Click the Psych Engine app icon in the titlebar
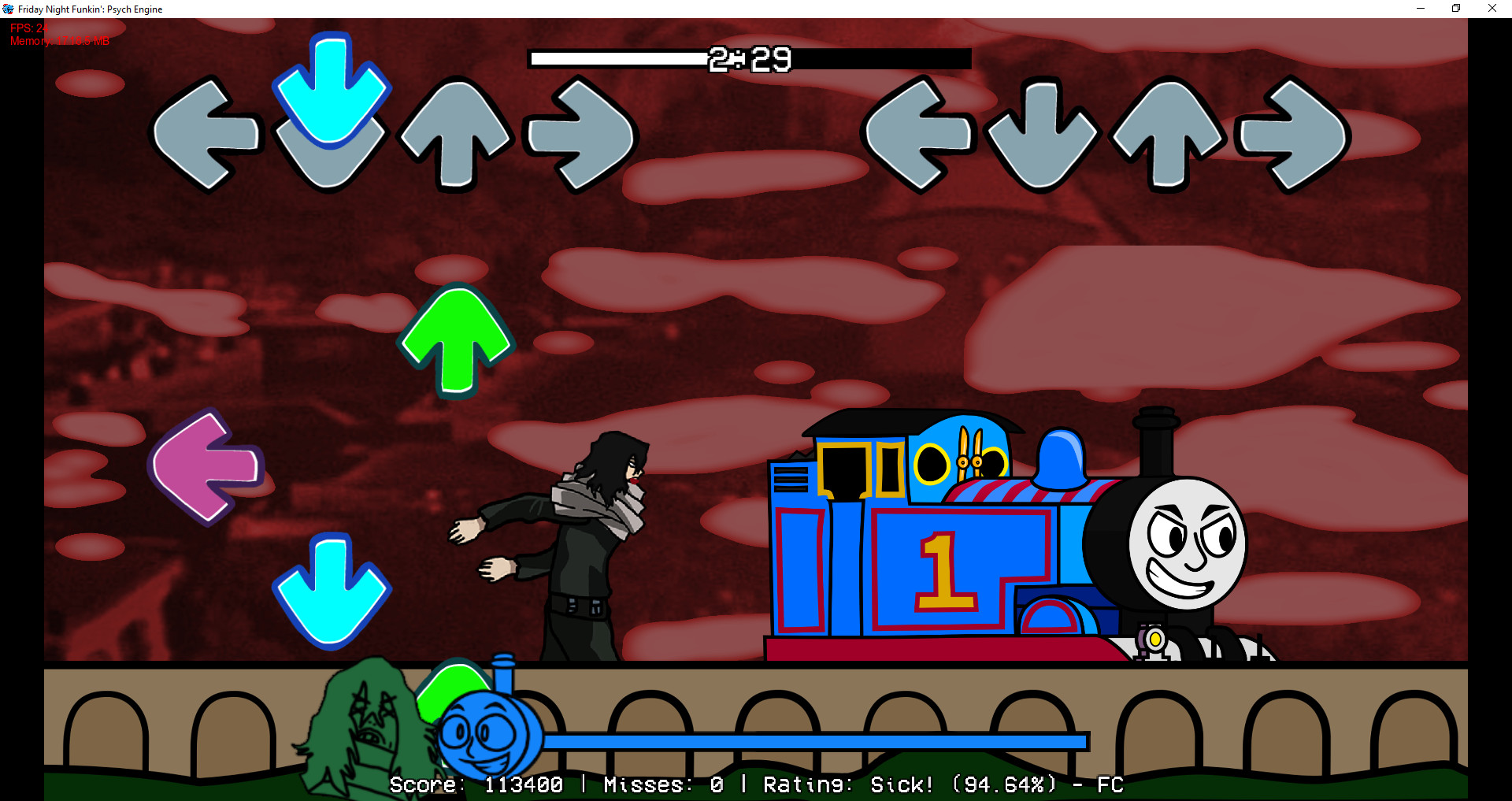 click(8, 9)
